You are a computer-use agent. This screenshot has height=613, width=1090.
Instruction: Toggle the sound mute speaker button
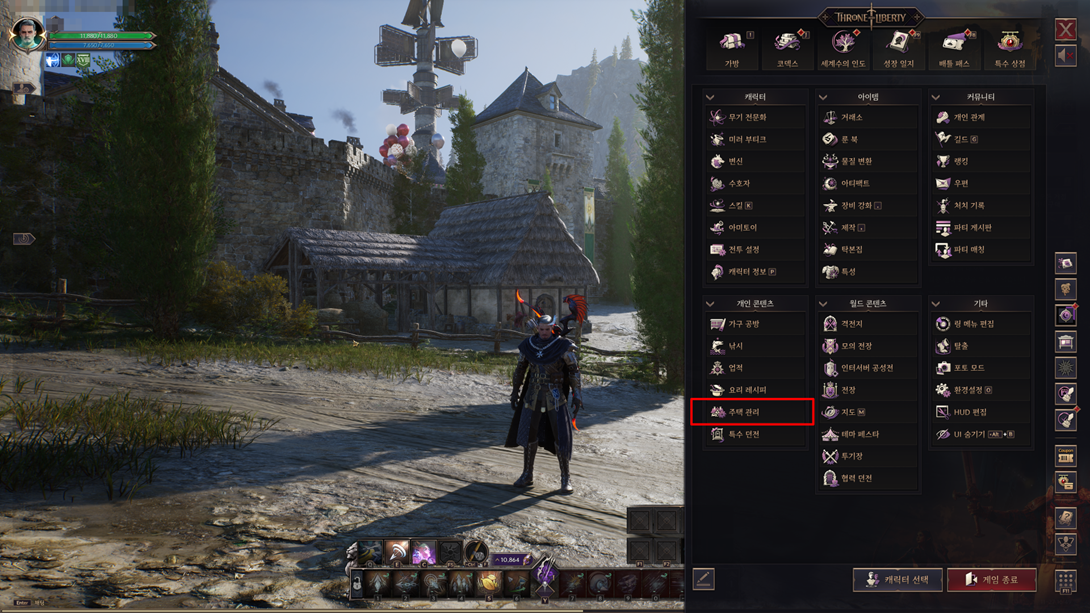pyautogui.click(x=1066, y=56)
